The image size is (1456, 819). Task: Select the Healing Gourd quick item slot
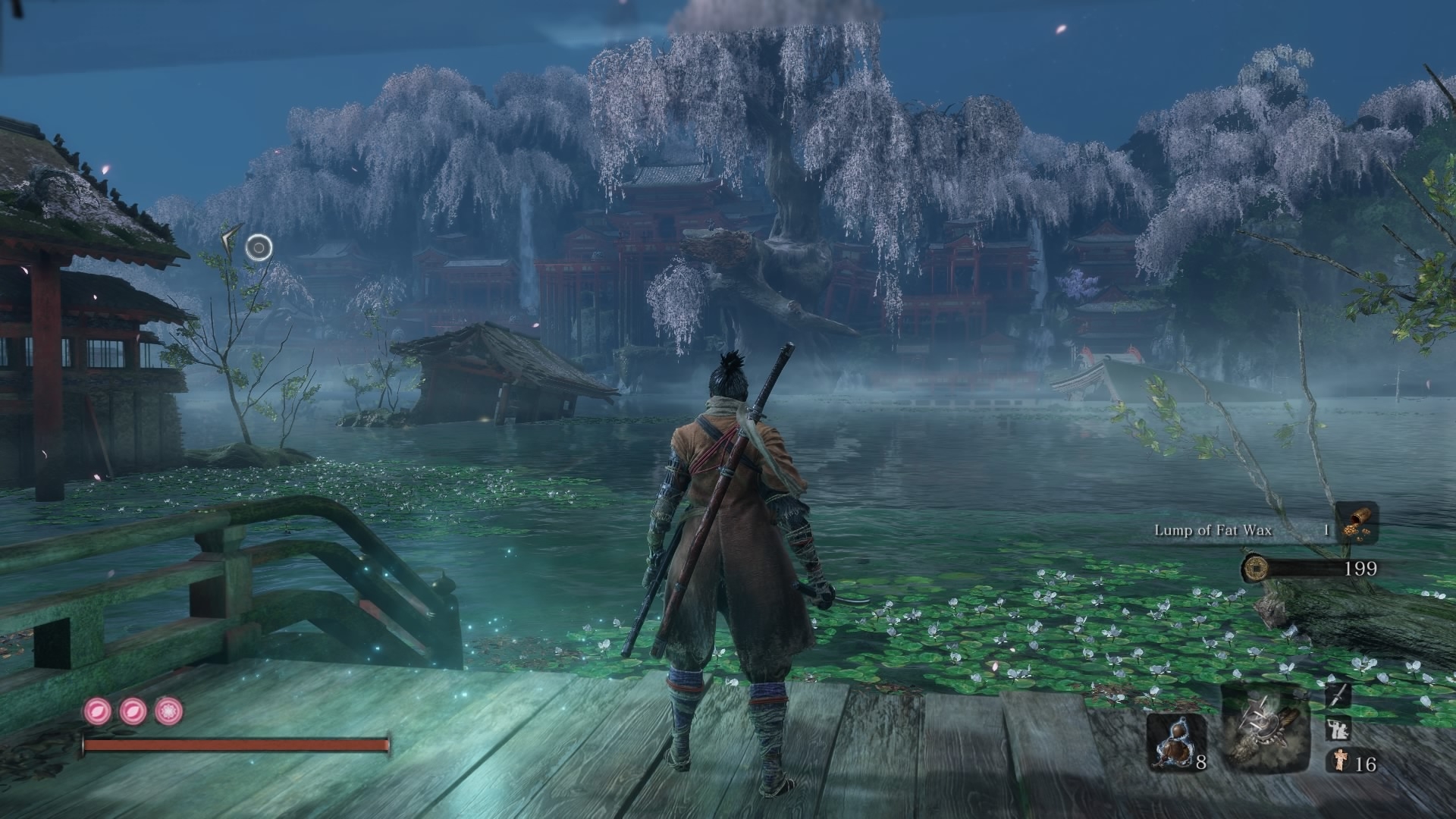pyautogui.click(x=1175, y=742)
